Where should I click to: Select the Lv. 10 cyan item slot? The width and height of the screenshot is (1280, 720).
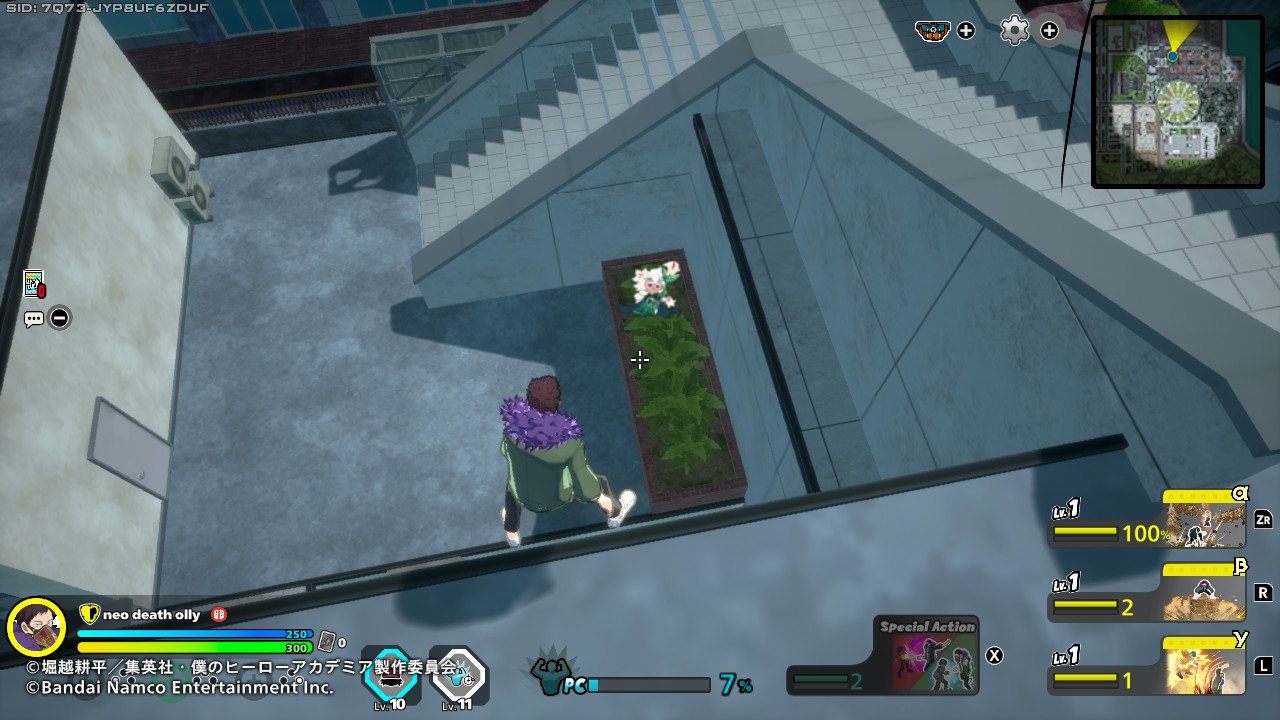click(389, 675)
